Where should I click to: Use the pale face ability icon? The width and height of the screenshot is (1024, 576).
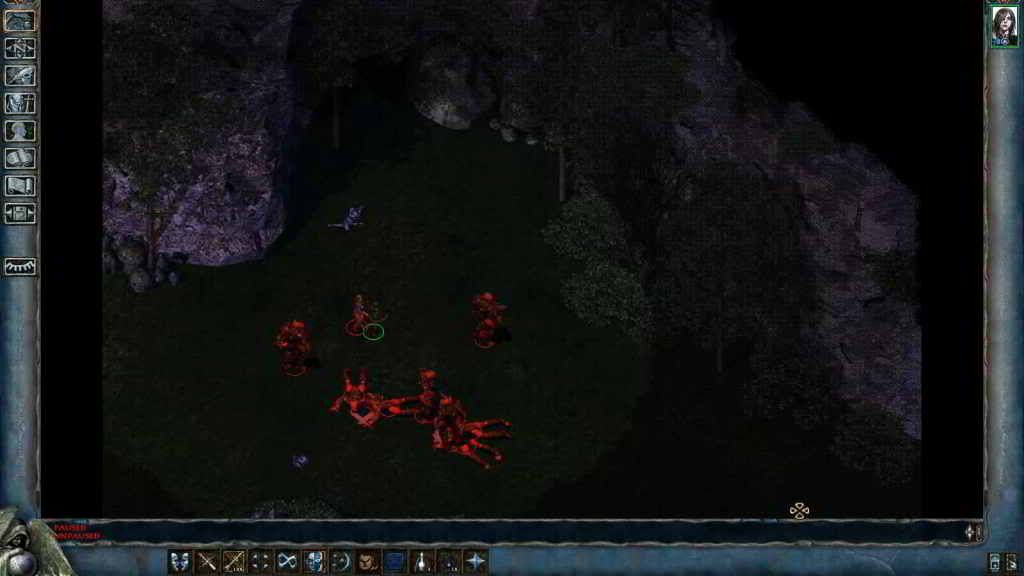(314, 561)
